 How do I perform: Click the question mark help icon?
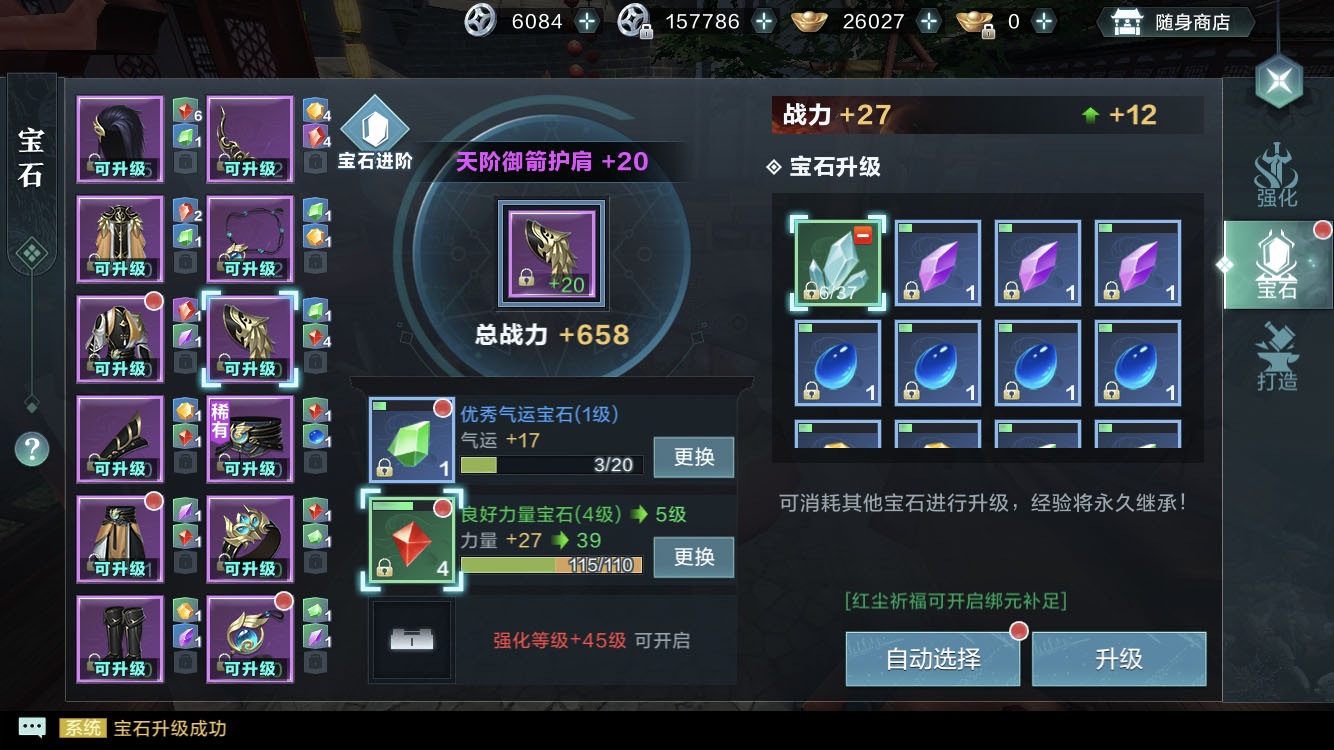(x=31, y=450)
